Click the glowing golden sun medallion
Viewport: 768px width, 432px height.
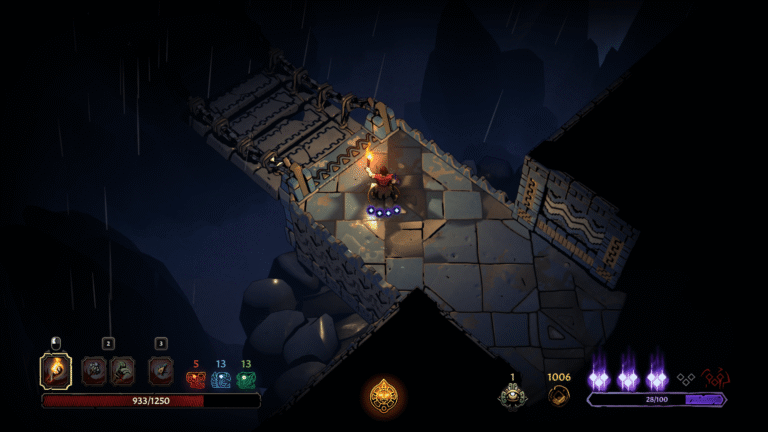click(384, 394)
